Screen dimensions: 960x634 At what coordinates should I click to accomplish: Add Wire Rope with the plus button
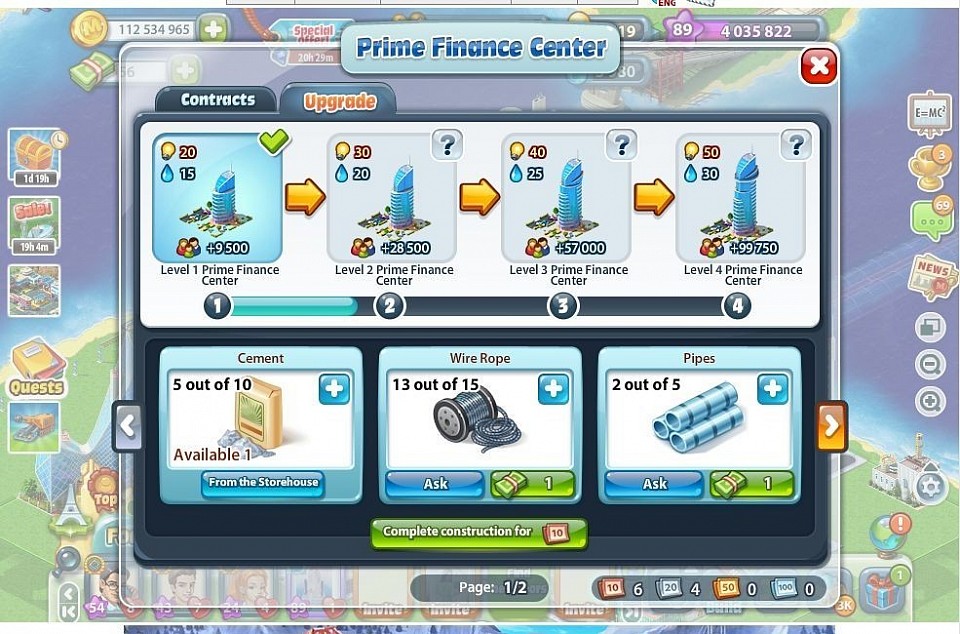click(x=553, y=390)
